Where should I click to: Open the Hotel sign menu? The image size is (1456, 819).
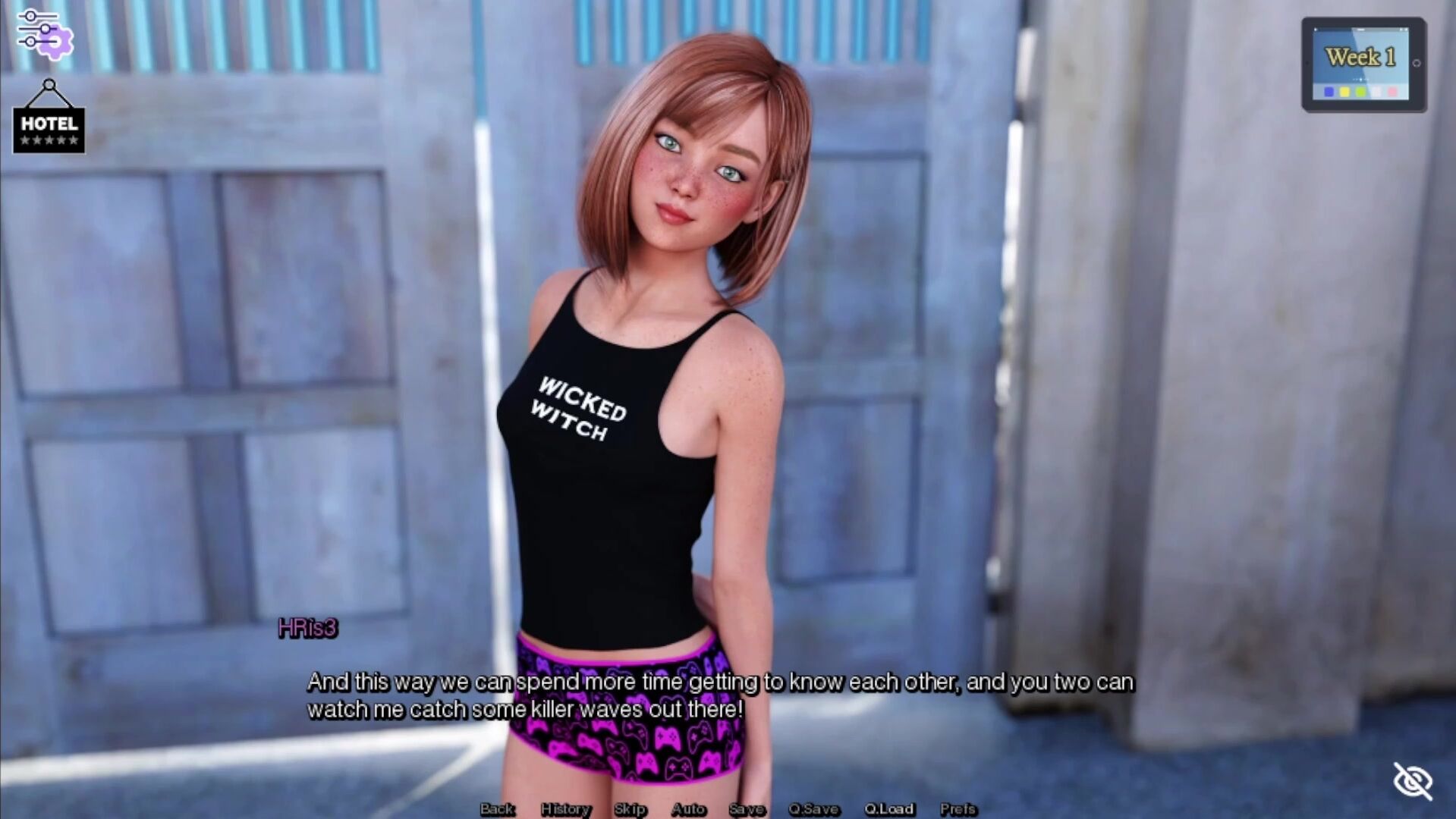pyautogui.click(x=49, y=123)
